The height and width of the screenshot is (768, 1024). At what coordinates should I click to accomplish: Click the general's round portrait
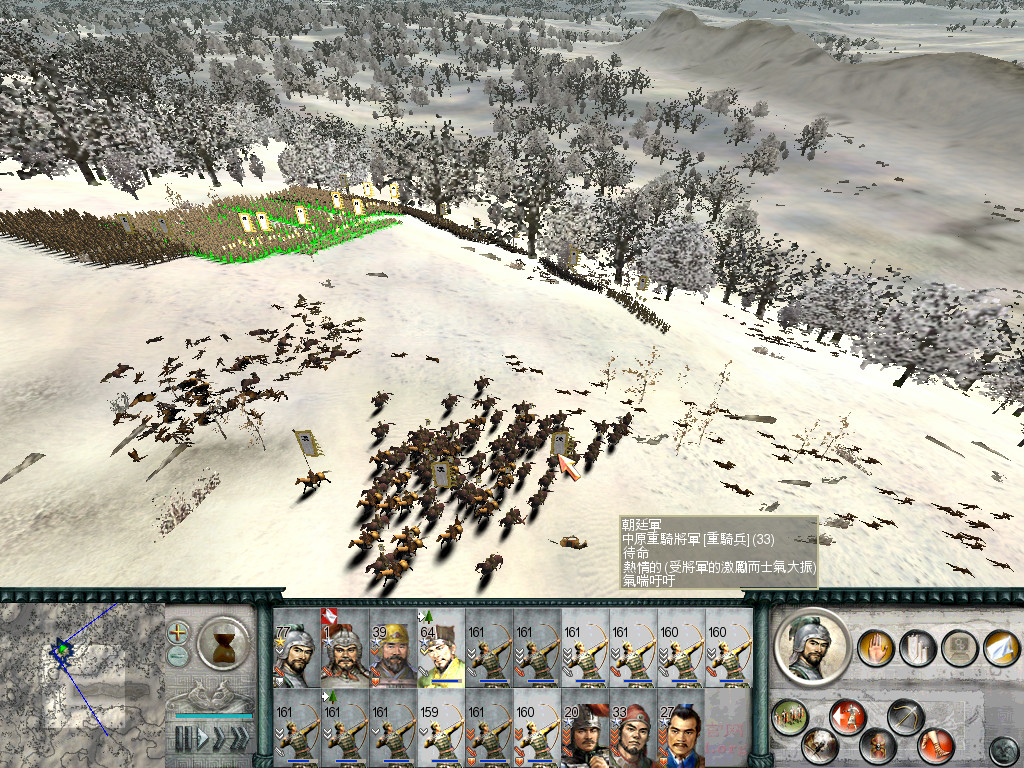pos(812,648)
